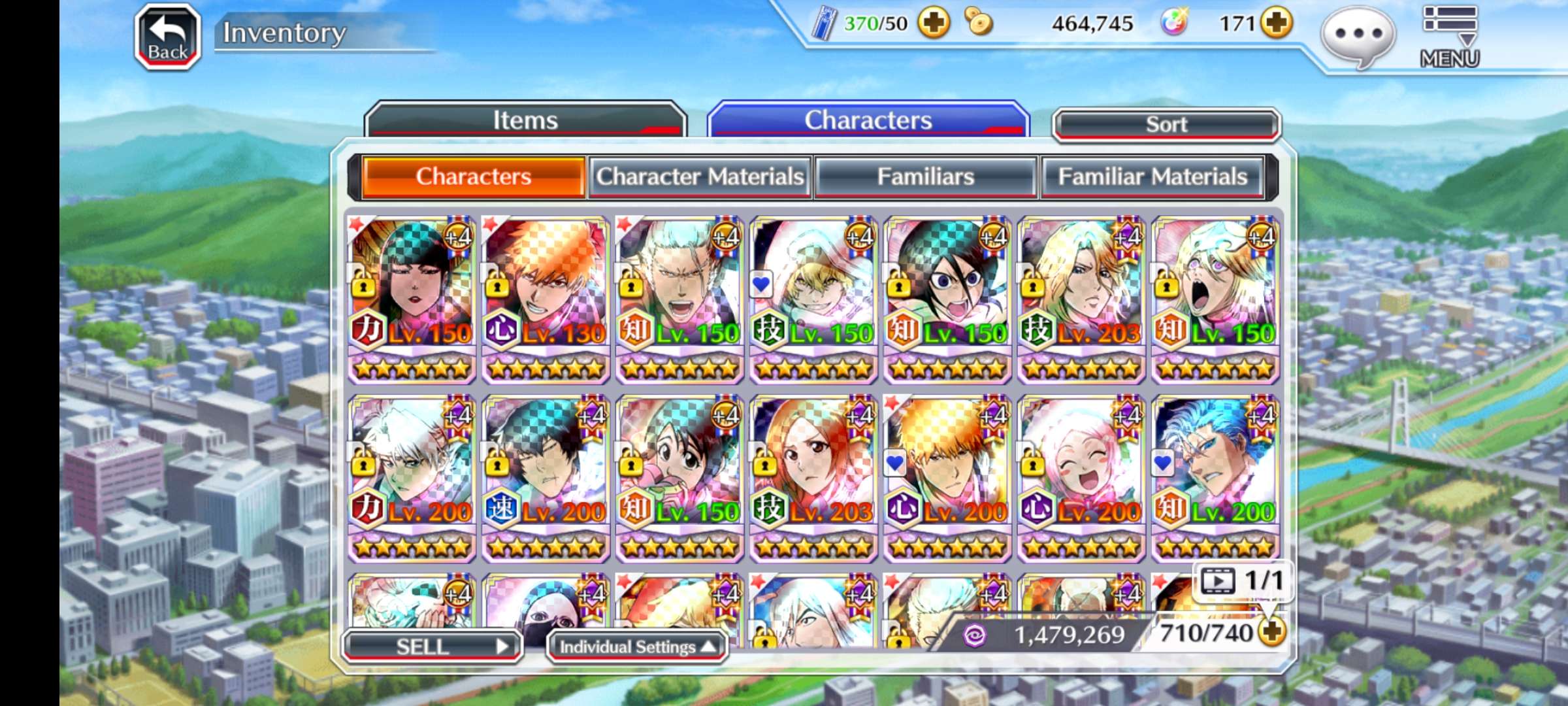Switch to Familiar Materials sub-tab
1568x706 pixels.
1152,176
